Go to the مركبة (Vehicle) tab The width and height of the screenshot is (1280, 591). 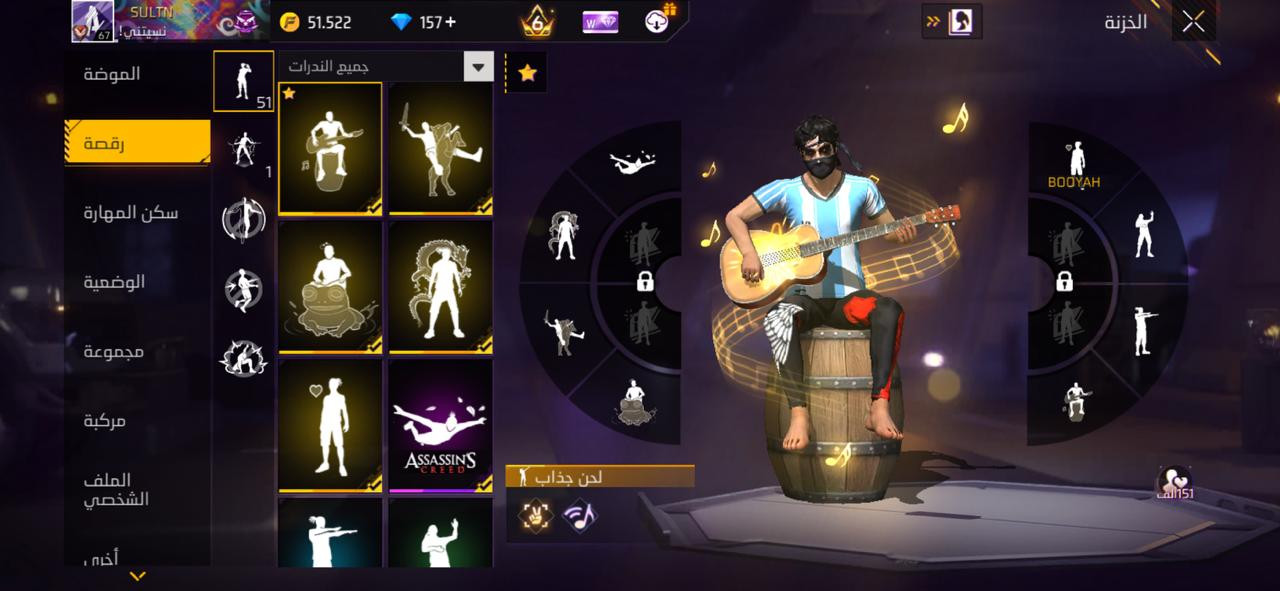click(104, 421)
